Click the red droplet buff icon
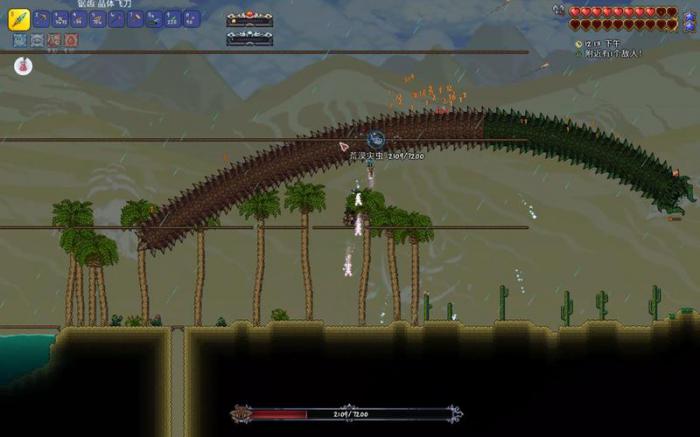This screenshot has height=437, width=700. pyautogui.click(x=69, y=41)
